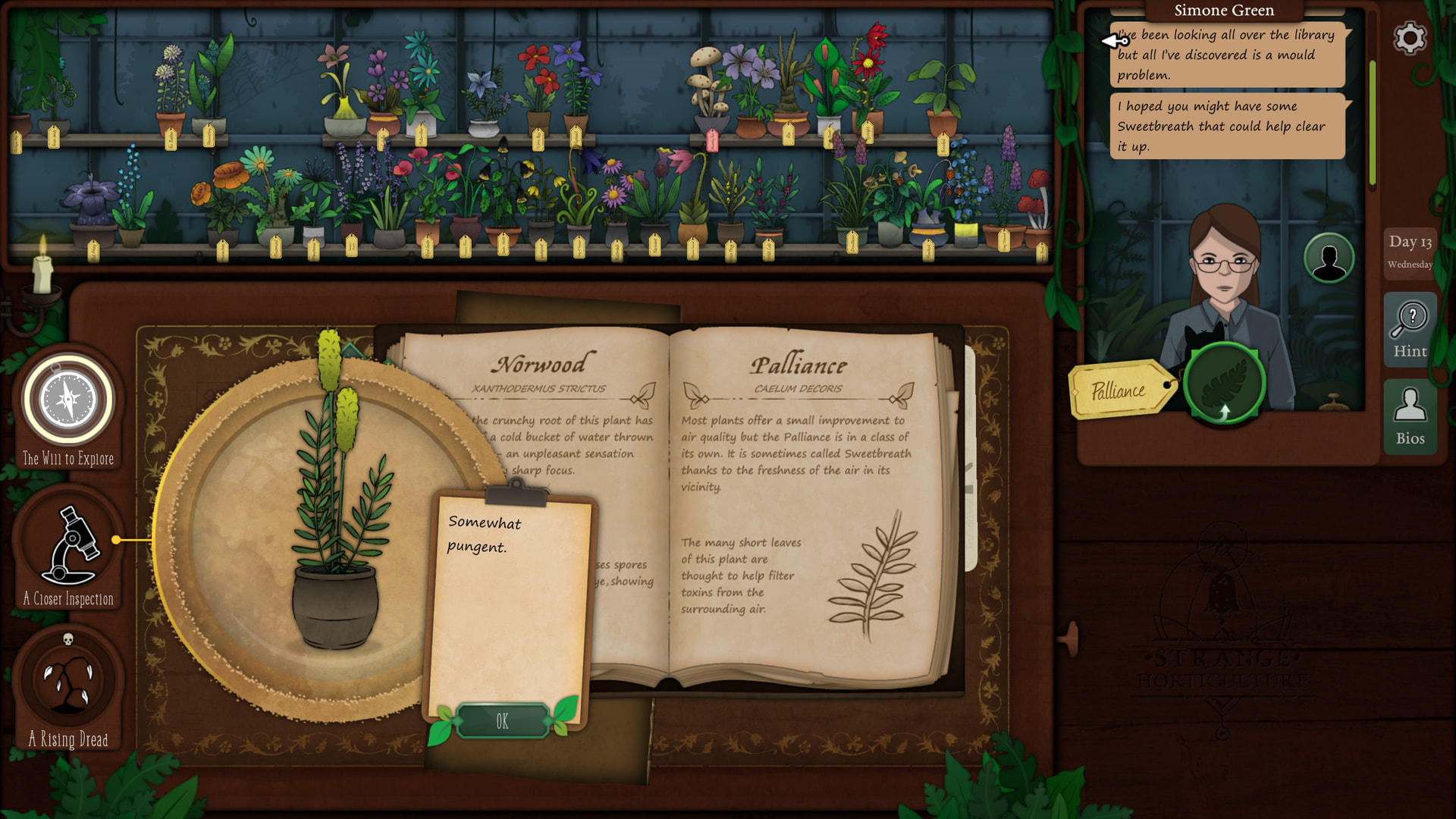Screen dimensions: 1456x819
Task: Give the plant using green leaf button
Action: point(1224,383)
